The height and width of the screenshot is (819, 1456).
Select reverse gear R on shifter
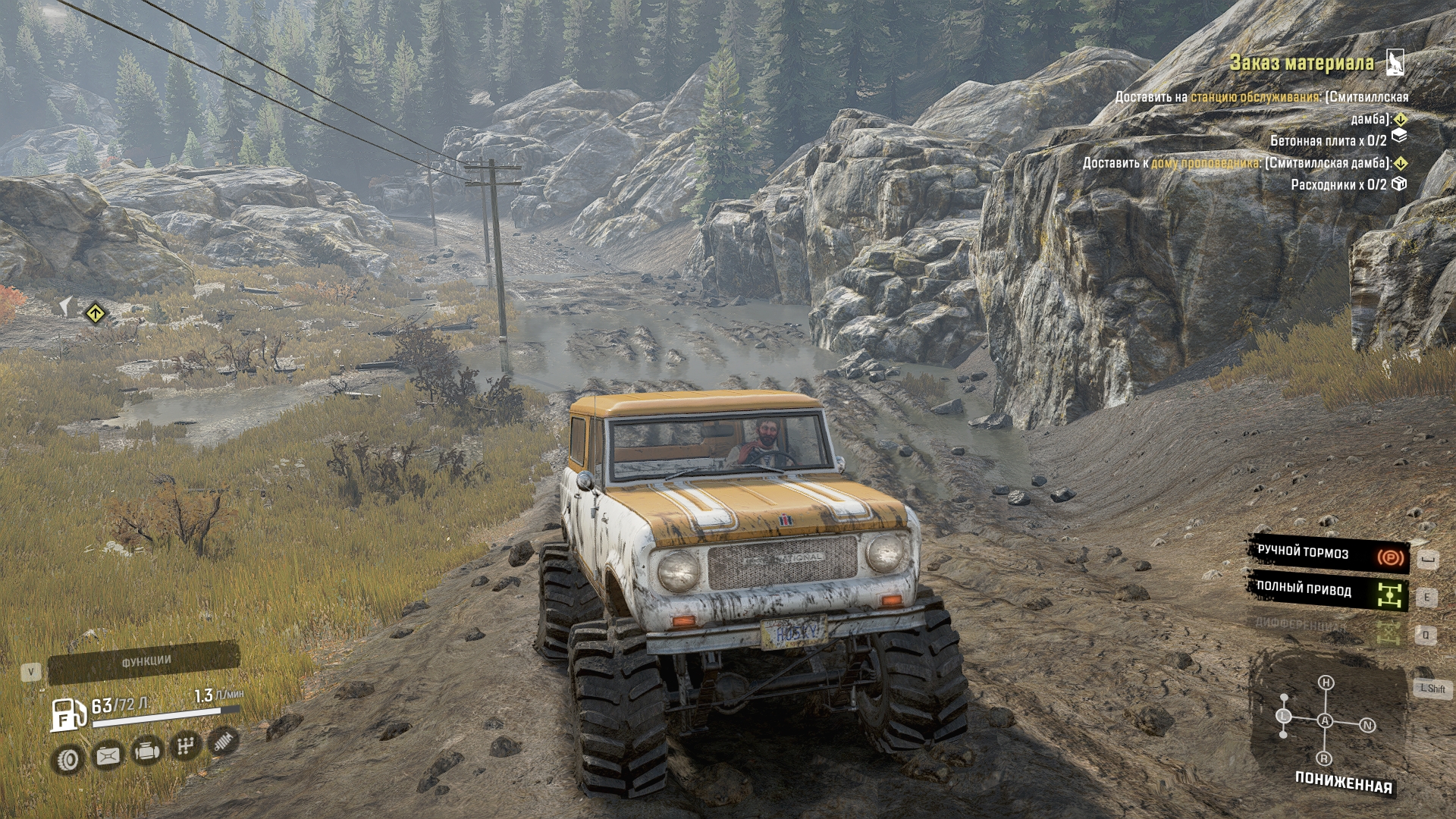(1324, 758)
